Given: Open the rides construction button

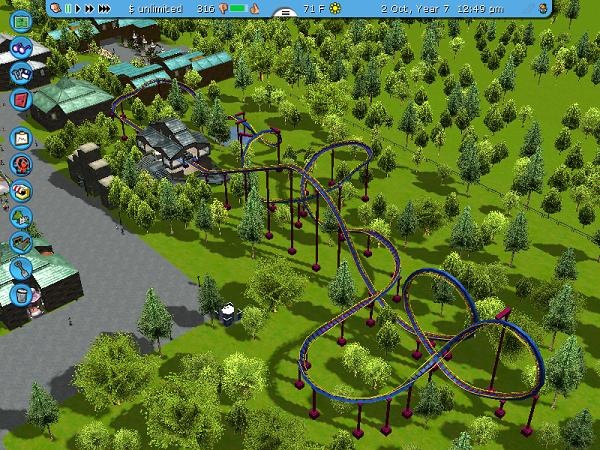Looking at the screenshot, I should tap(21, 163).
